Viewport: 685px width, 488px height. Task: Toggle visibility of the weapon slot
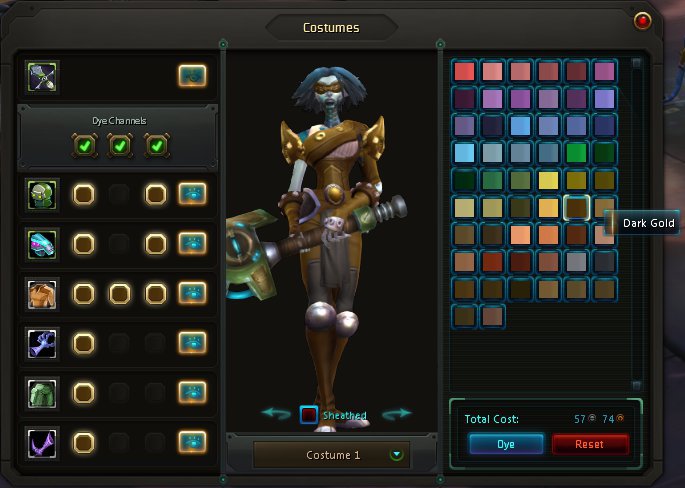click(192, 75)
